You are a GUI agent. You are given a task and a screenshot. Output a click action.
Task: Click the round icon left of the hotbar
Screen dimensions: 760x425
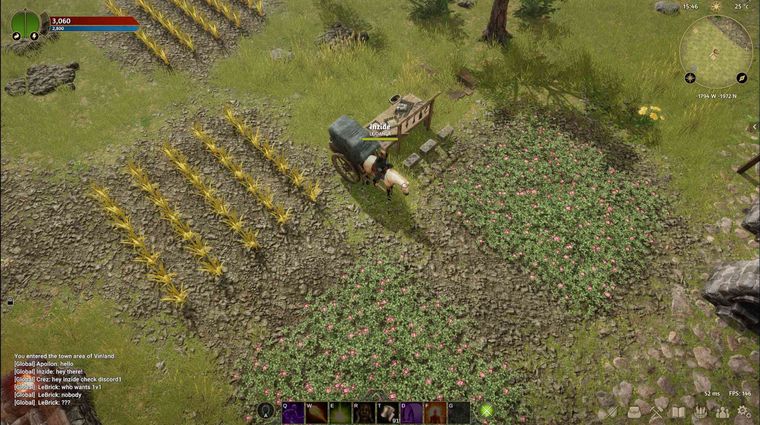(266, 411)
